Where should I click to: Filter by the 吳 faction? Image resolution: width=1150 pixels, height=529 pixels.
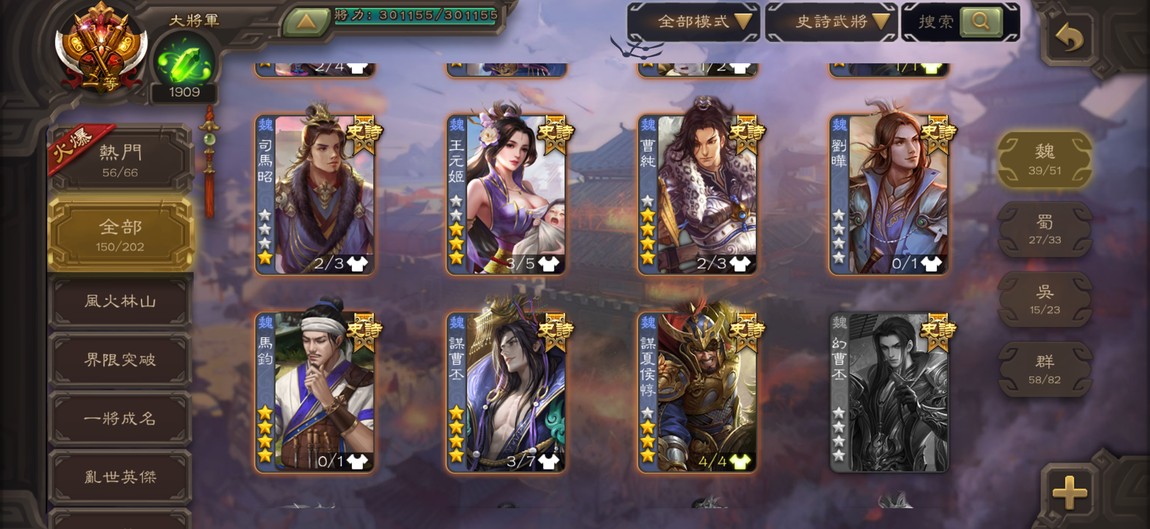click(1045, 299)
